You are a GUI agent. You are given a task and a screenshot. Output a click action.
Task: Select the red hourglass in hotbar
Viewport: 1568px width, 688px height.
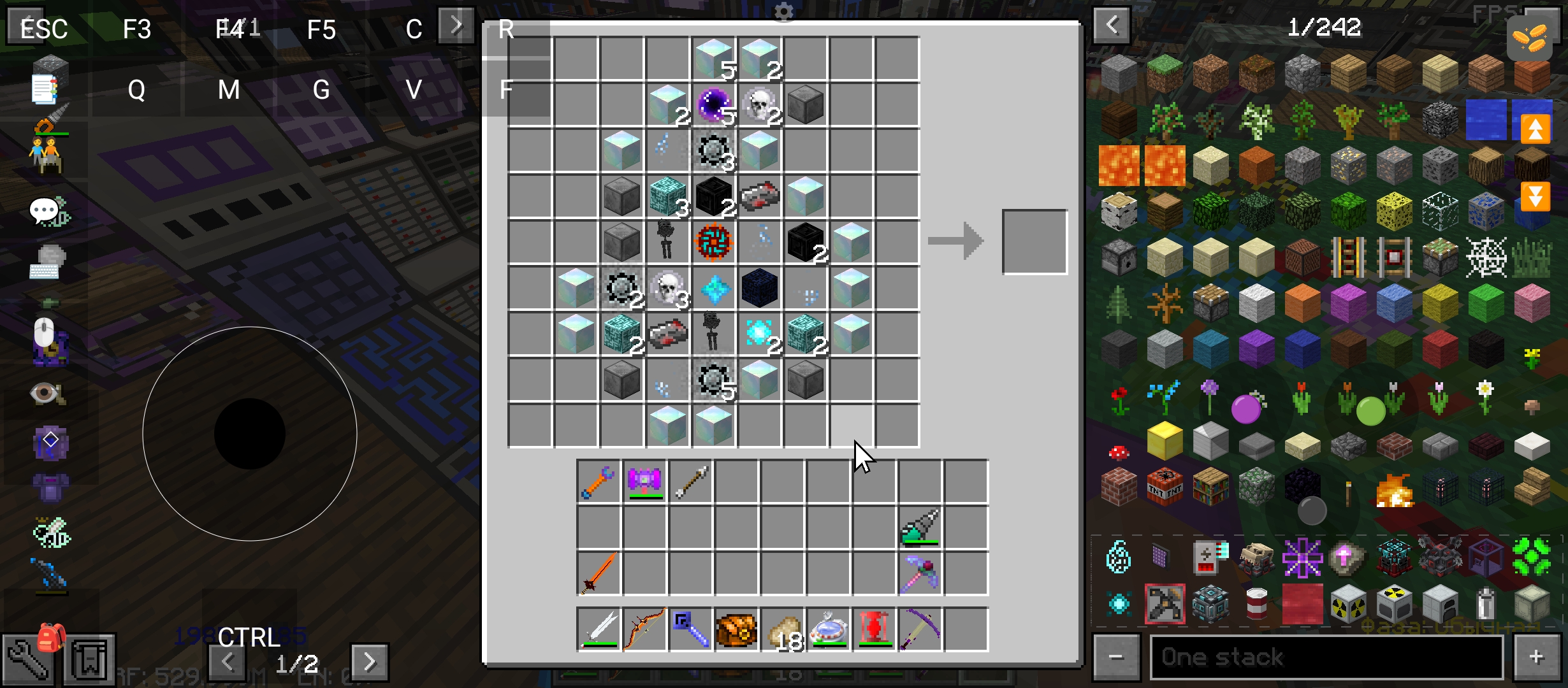pyautogui.click(x=874, y=629)
